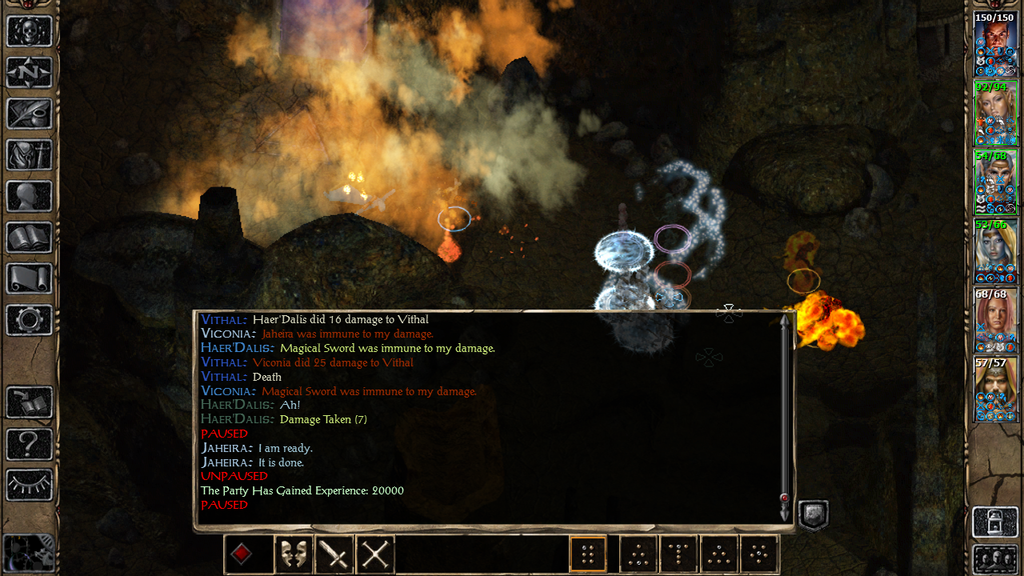1024x576 pixels.
Task: Open game options with the gear button
Action: click(29, 320)
